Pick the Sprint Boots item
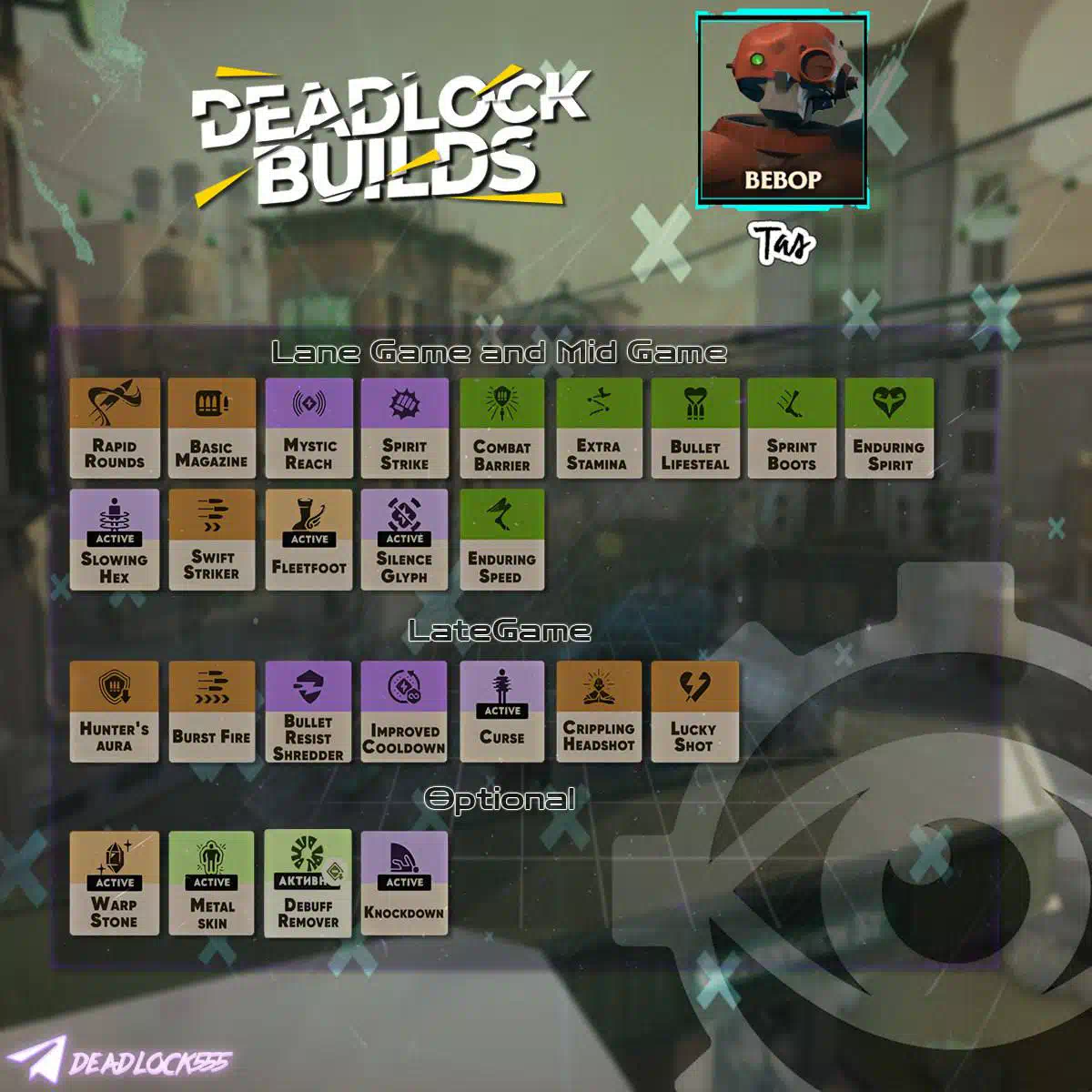Screen dimensions: 1092x1092 pos(791,428)
